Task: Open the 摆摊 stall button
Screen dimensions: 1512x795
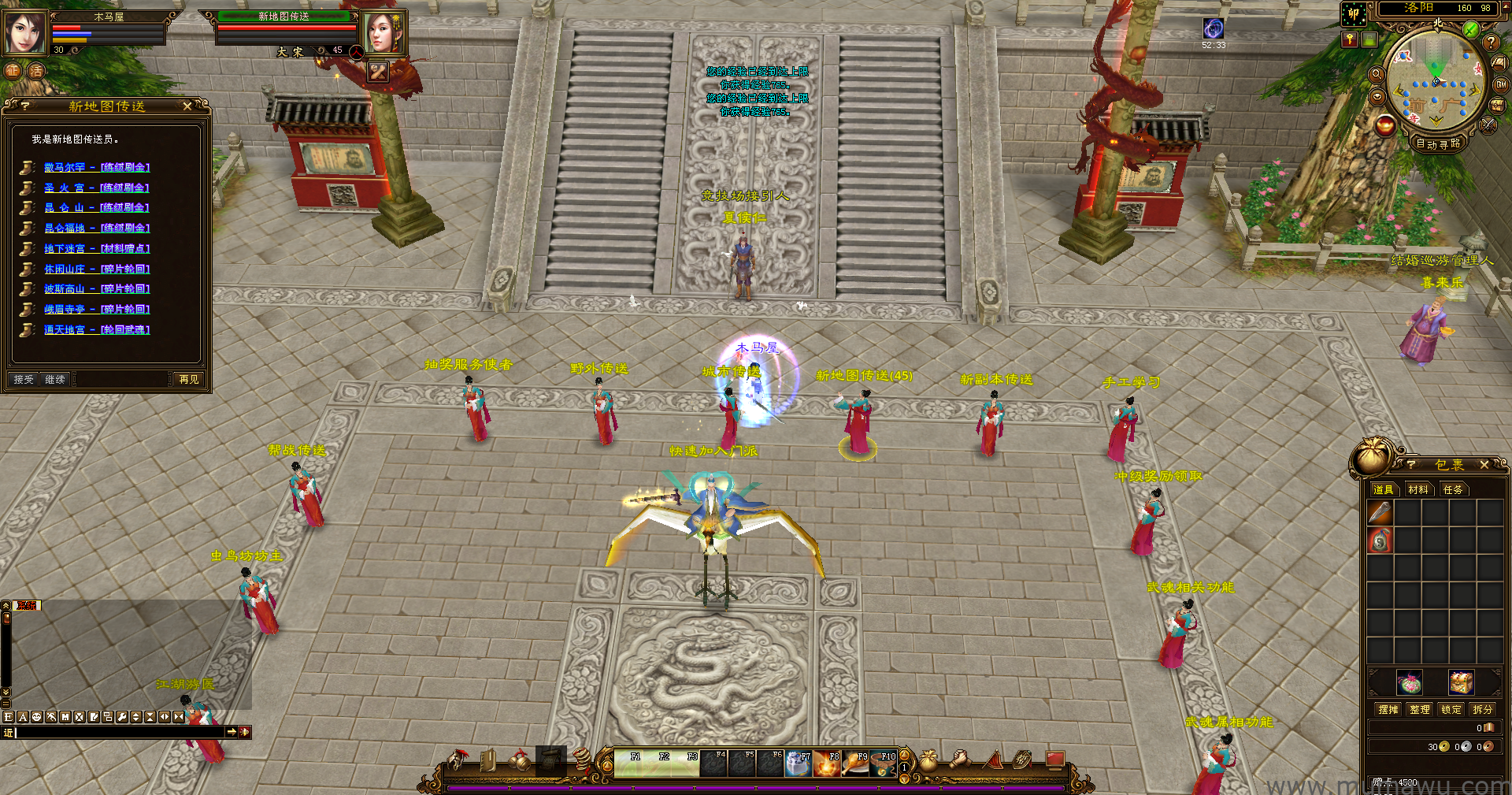Action: tap(1388, 709)
